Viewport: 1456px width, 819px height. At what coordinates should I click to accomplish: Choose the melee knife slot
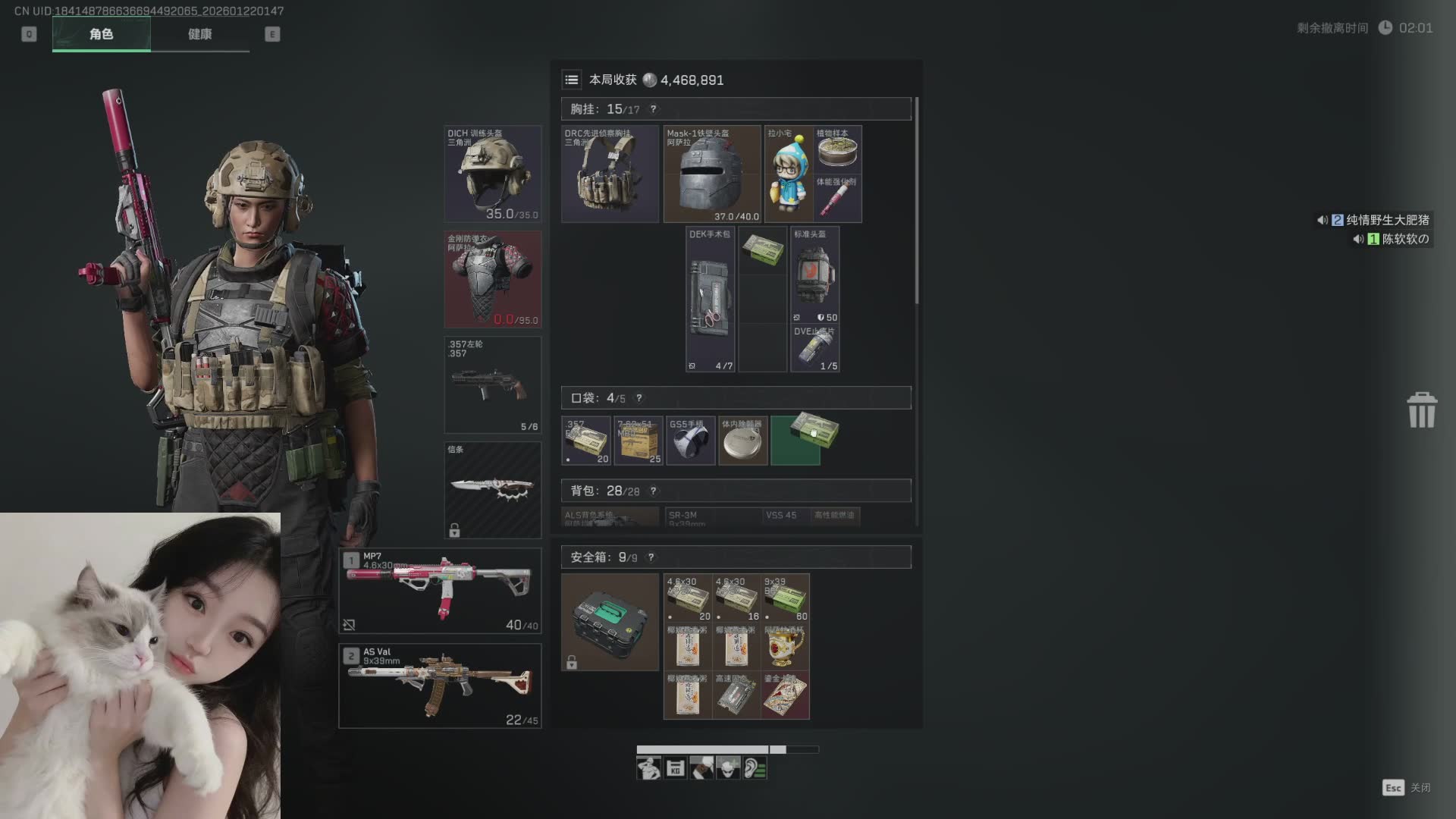click(493, 490)
